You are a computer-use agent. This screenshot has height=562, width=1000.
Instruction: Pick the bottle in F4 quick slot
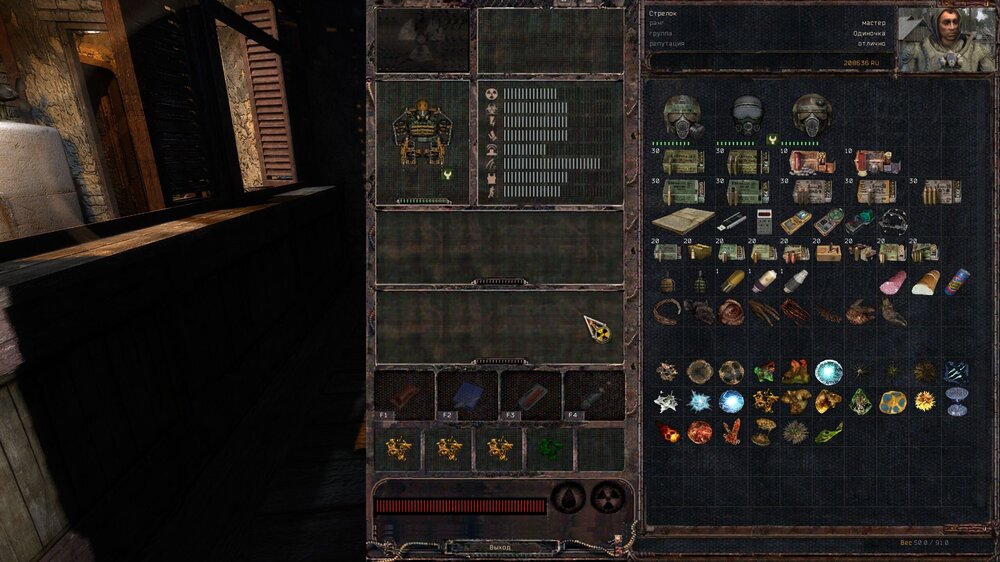pyautogui.click(x=594, y=395)
